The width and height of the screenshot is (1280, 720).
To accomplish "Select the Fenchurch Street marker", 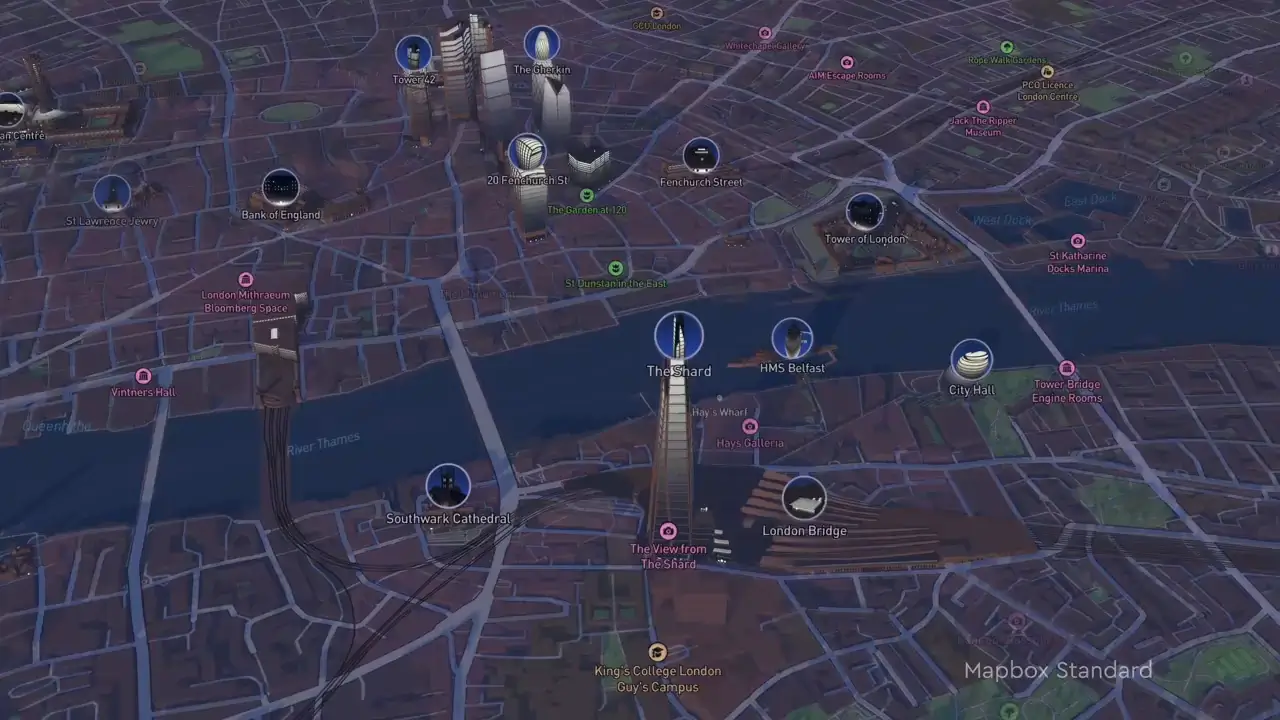I will (701, 156).
